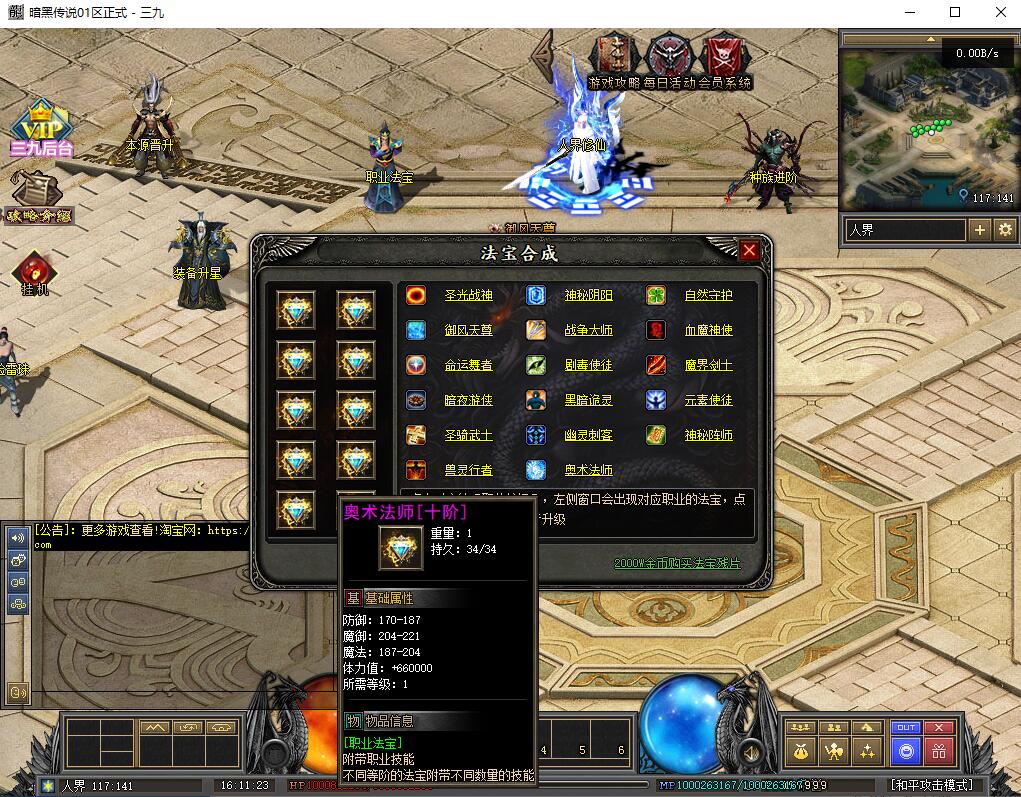1021x797 pixels.
Task: Buy treasure fragments for 2000W gold
Action: click(x=677, y=564)
